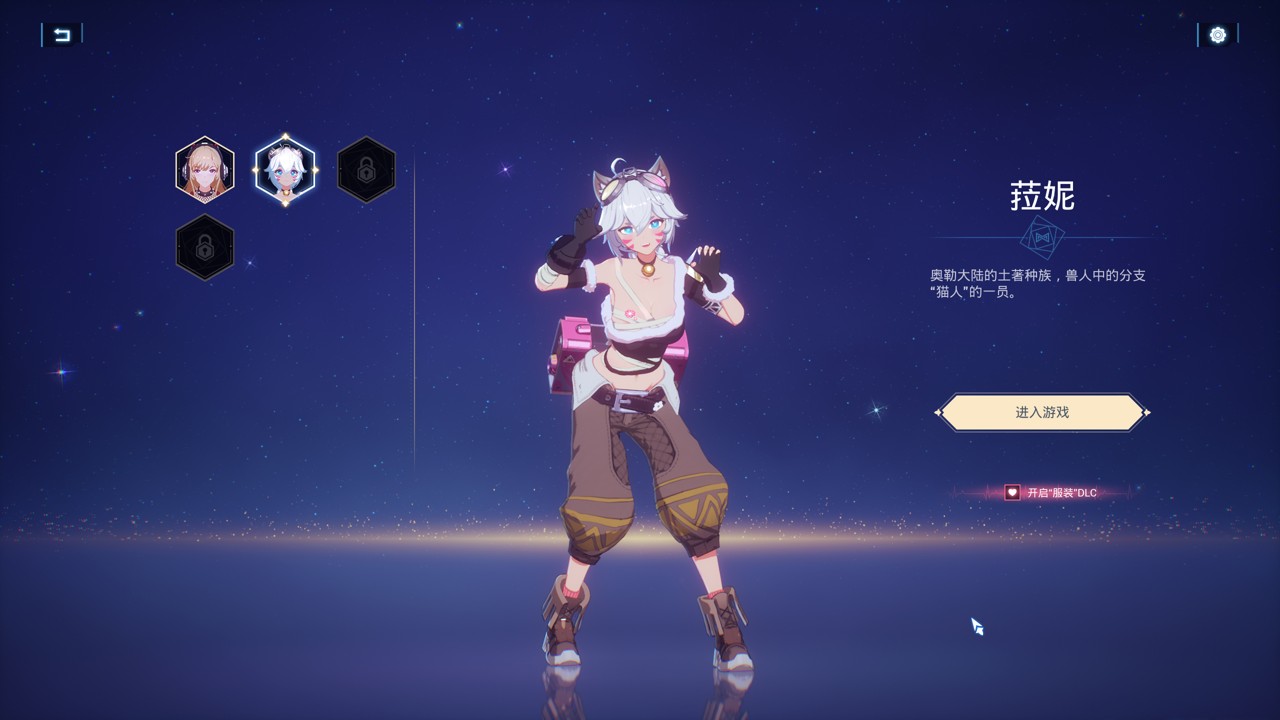This screenshot has width=1280, height=720.
Task: Open the gear settings icon
Action: [x=1217, y=35]
